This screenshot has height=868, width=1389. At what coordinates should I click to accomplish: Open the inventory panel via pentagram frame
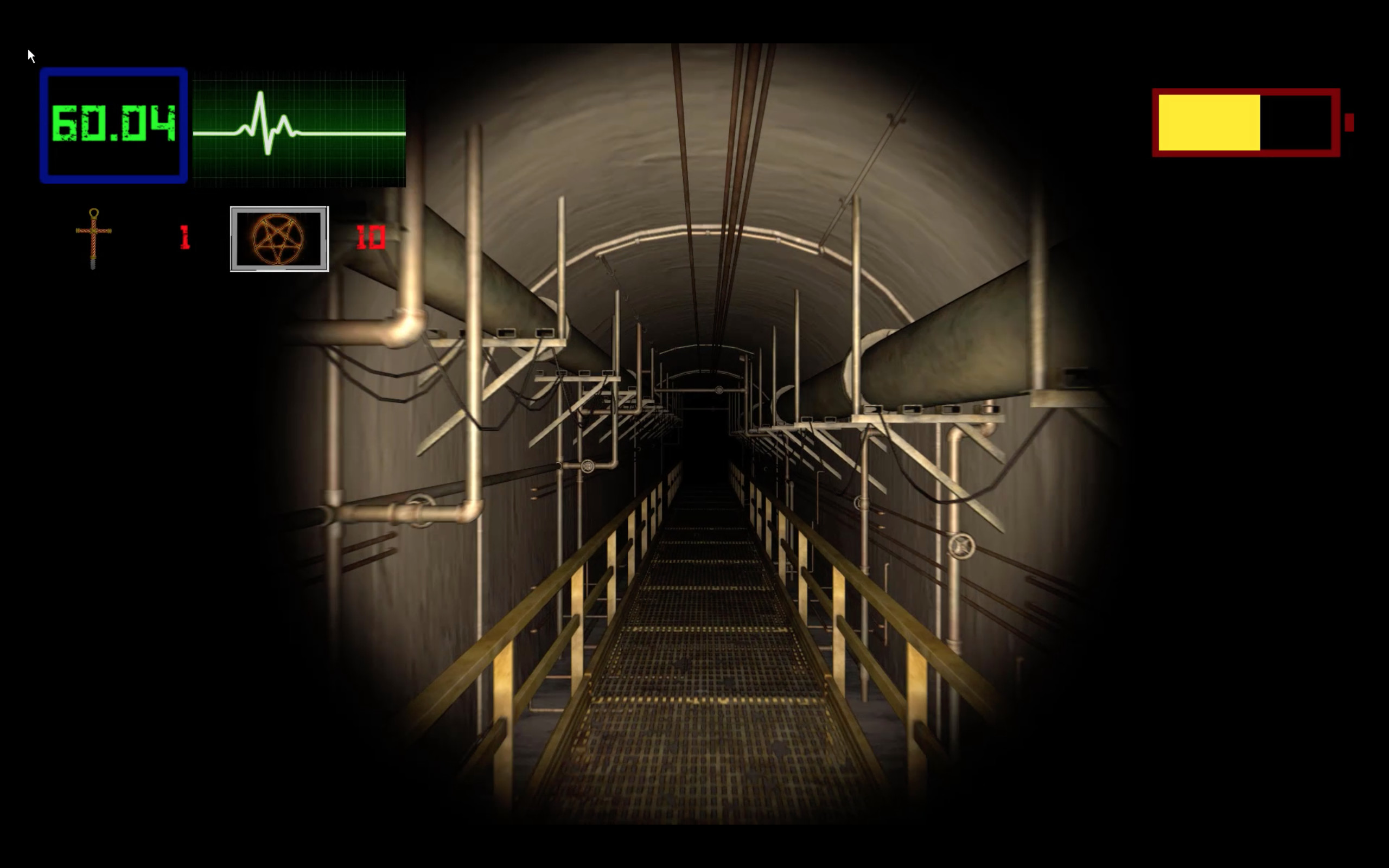pos(279,238)
